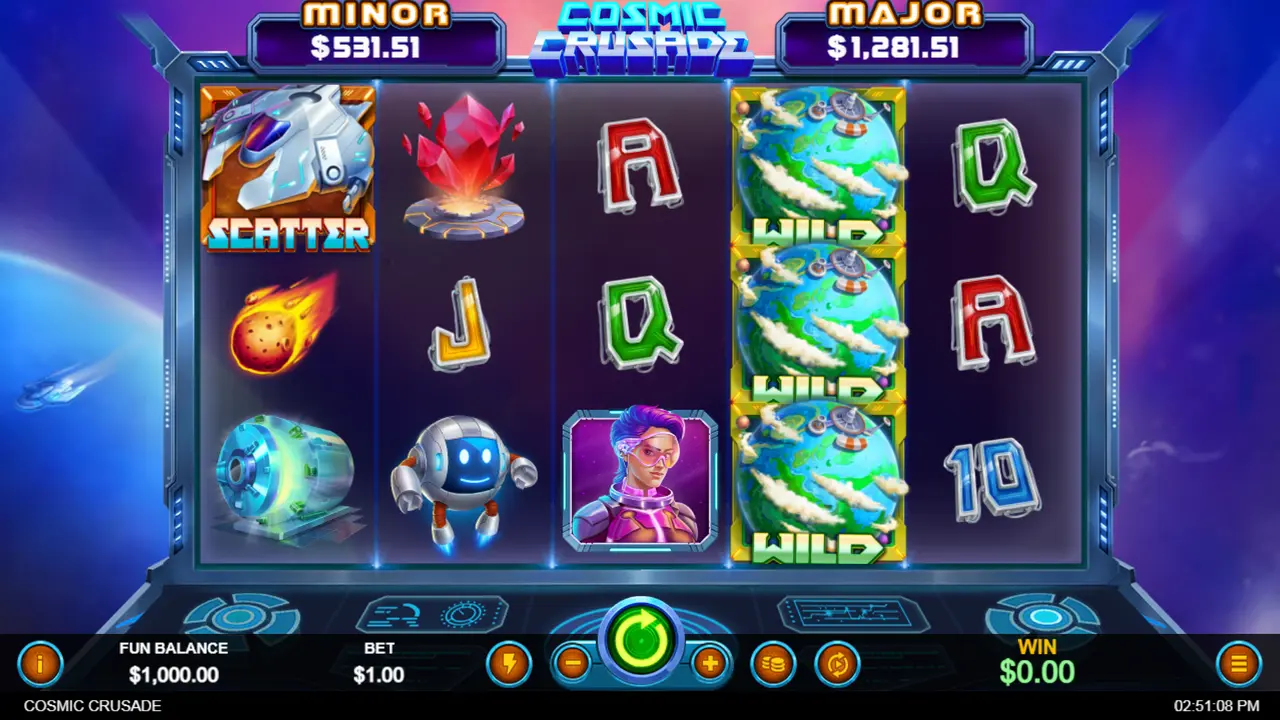Screen dimensions: 1280x720
Task: Open the coin value settings
Action: point(773,662)
